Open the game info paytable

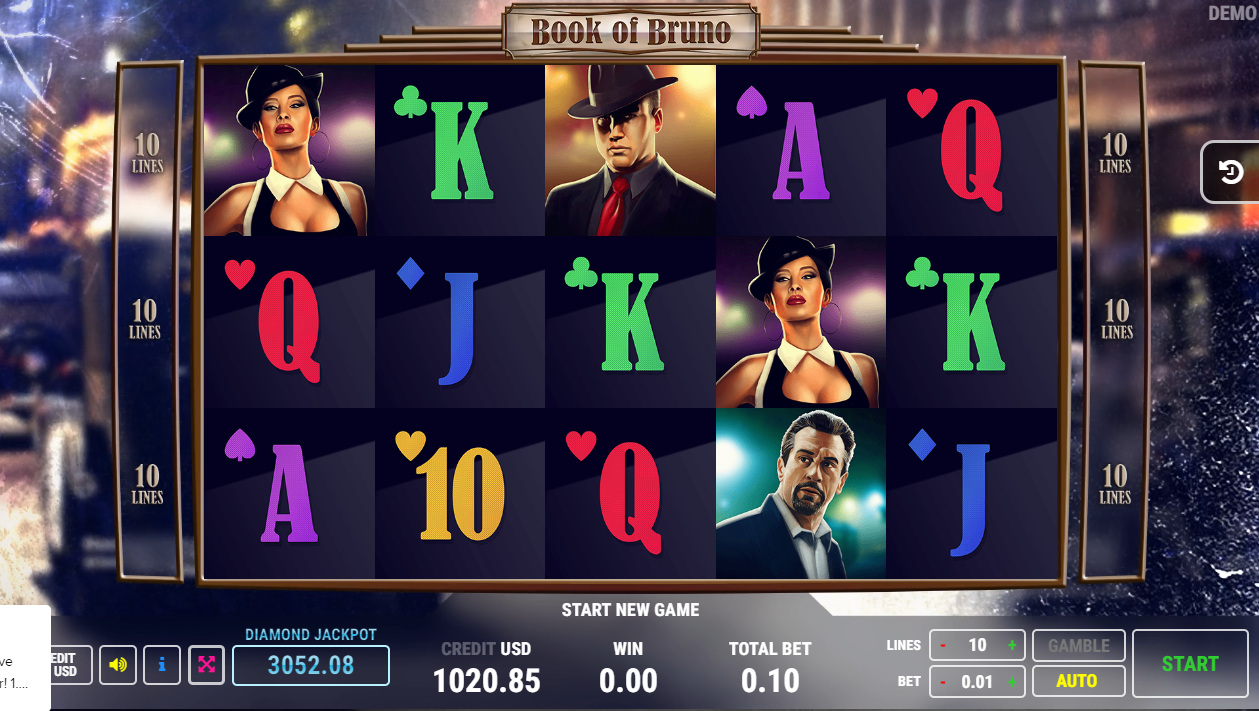tap(162, 664)
